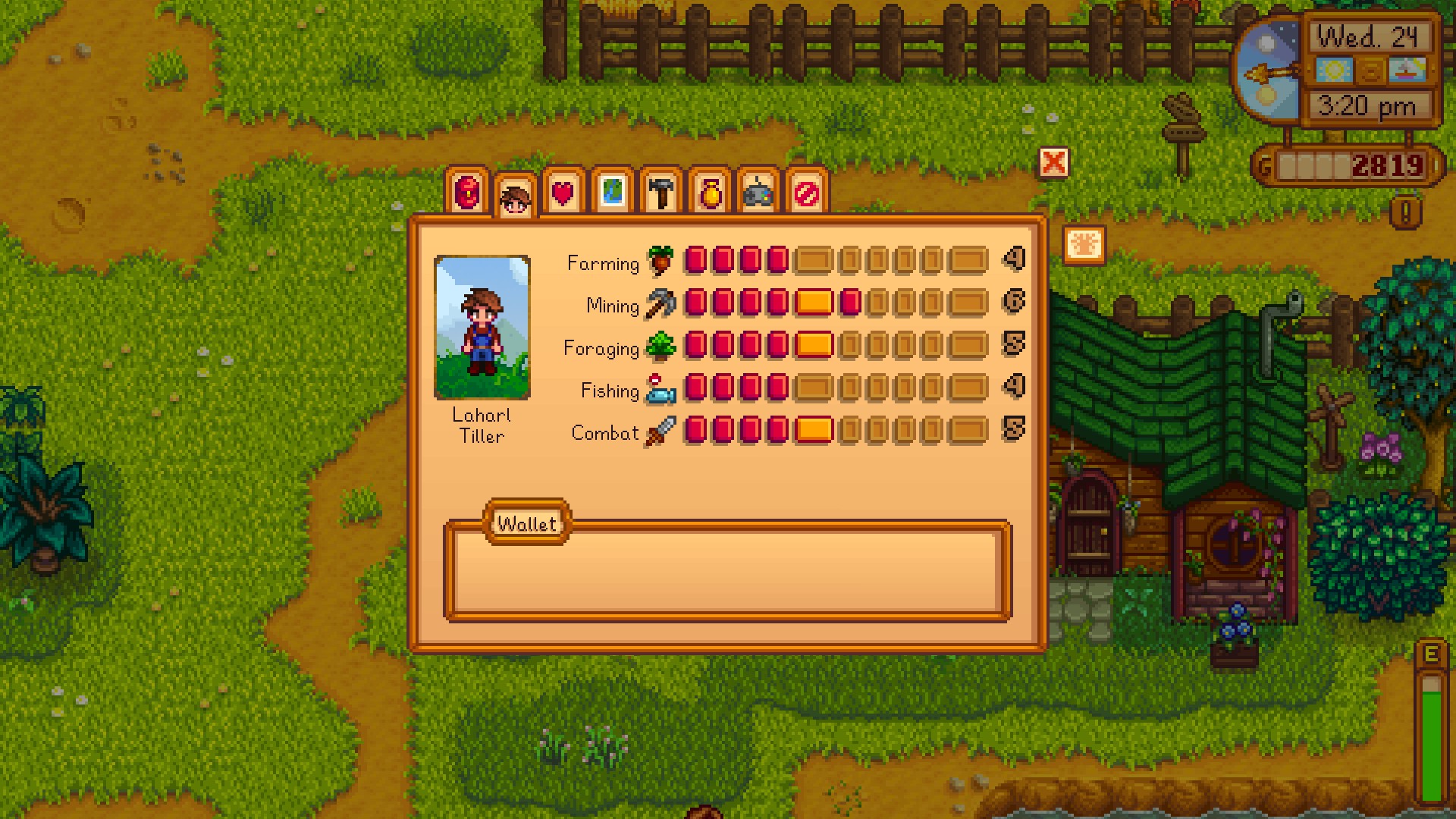This screenshot has height=819, width=1456.
Task: Close the menu with the red X
Action: pyautogui.click(x=1053, y=162)
